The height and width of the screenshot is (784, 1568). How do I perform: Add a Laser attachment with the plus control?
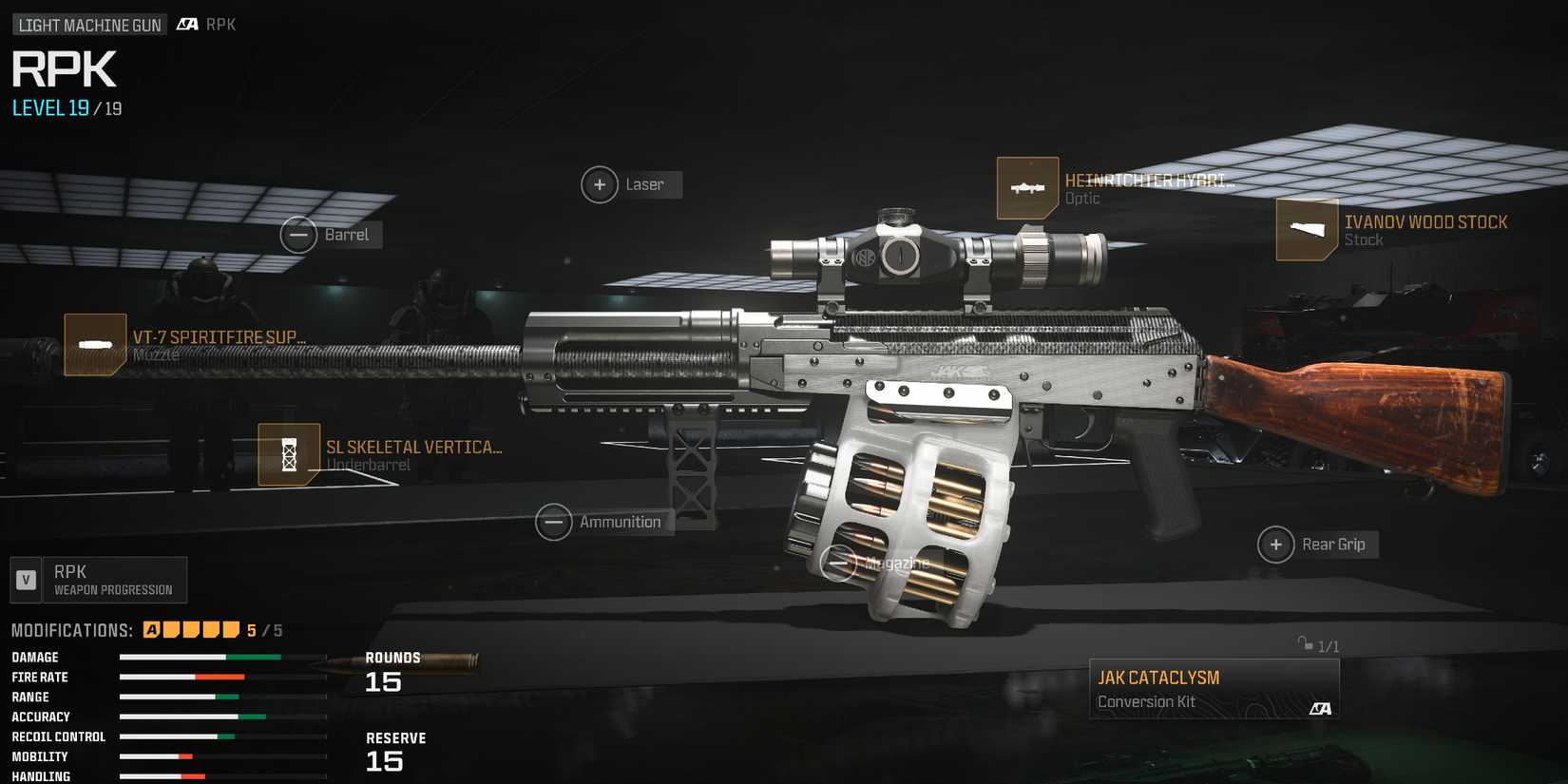600,183
